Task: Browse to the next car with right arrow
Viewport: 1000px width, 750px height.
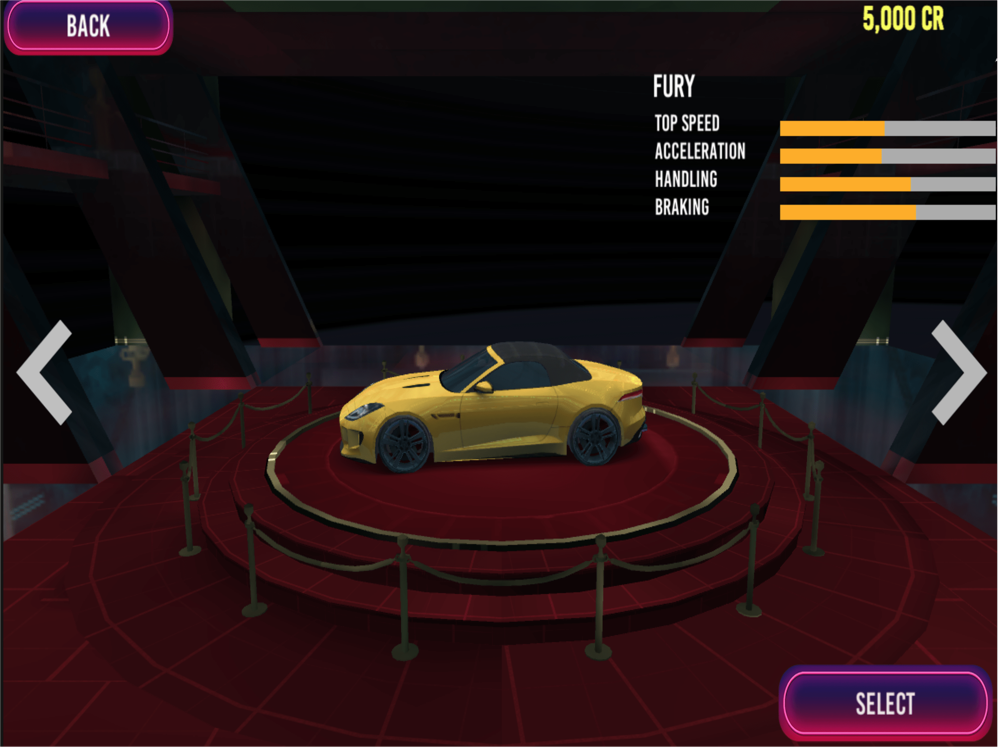Action: click(x=958, y=372)
